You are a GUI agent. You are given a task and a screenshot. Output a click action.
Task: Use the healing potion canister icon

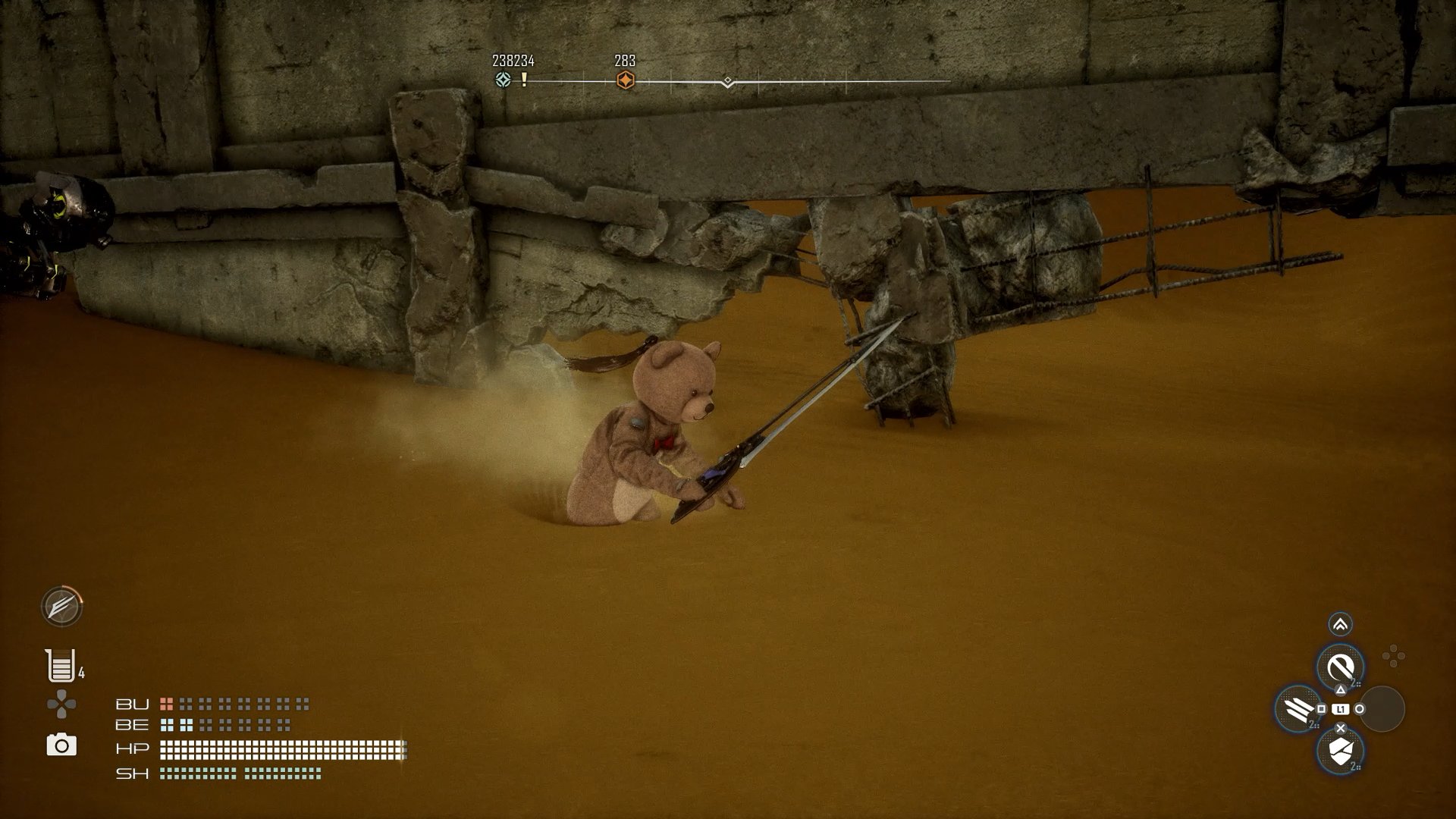click(x=60, y=666)
